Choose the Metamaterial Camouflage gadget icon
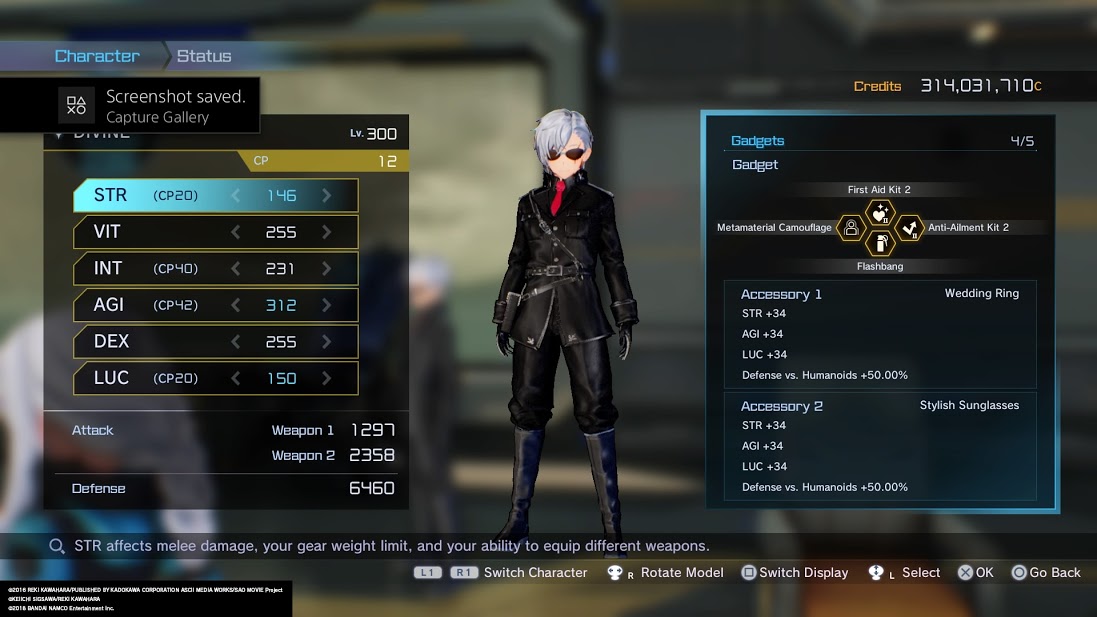This screenshot has height=617, width=1097. [x=852, y=228]
